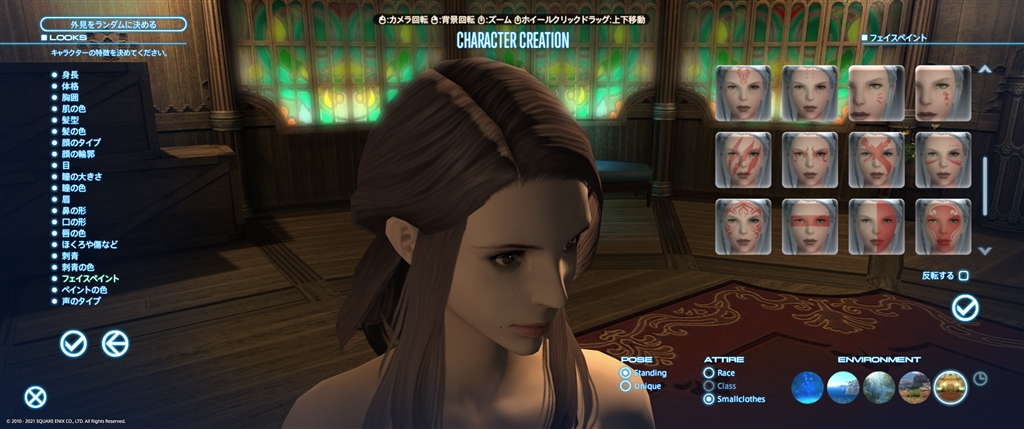Viewport: 1024px width, 429px height.
Task: Go back with the left arrow button
Action: click(x=115, y=344)
